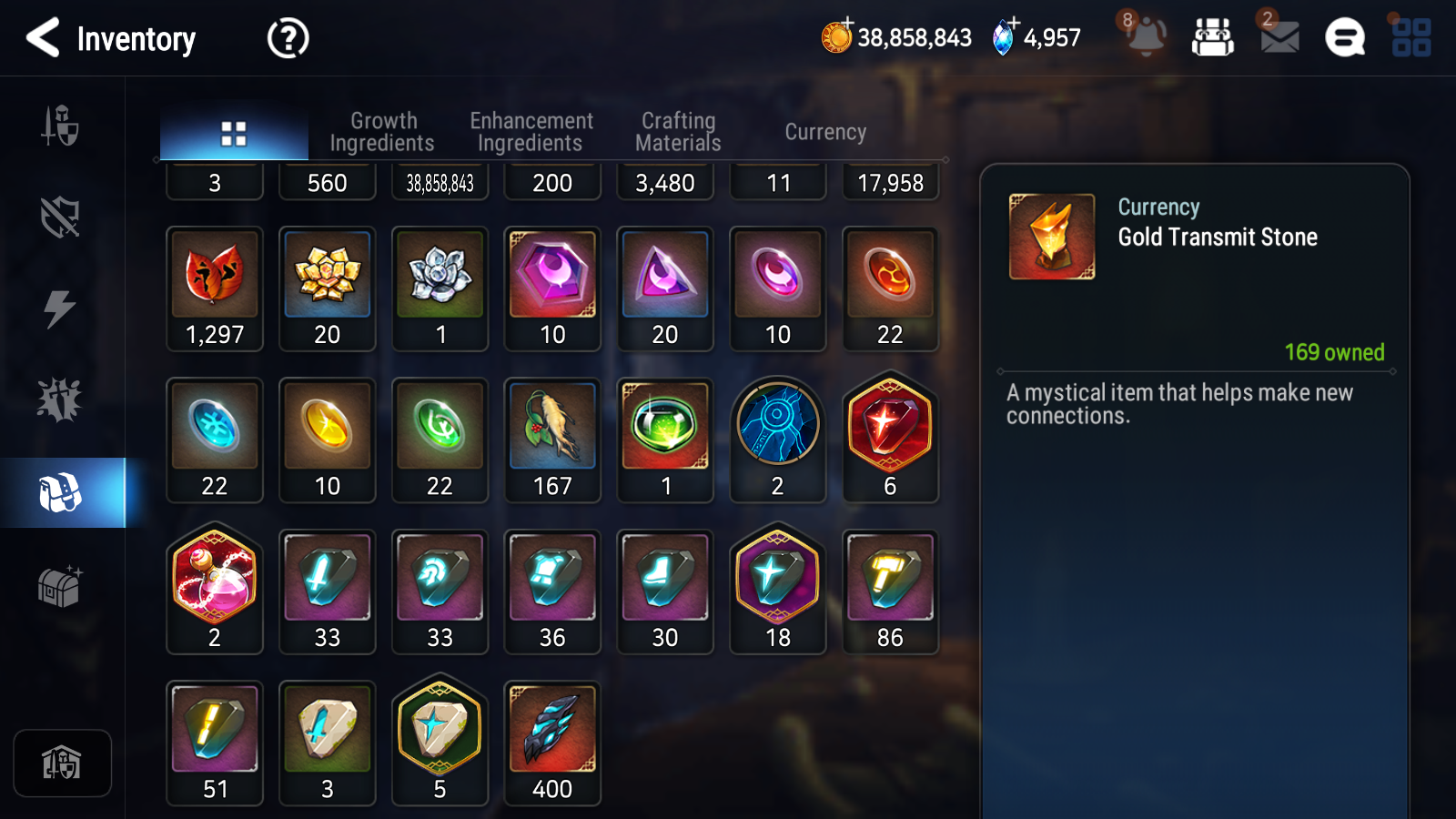Open the inventory help question mark
This screenshot has width=1456, height=819.
[x=288, y=39]
